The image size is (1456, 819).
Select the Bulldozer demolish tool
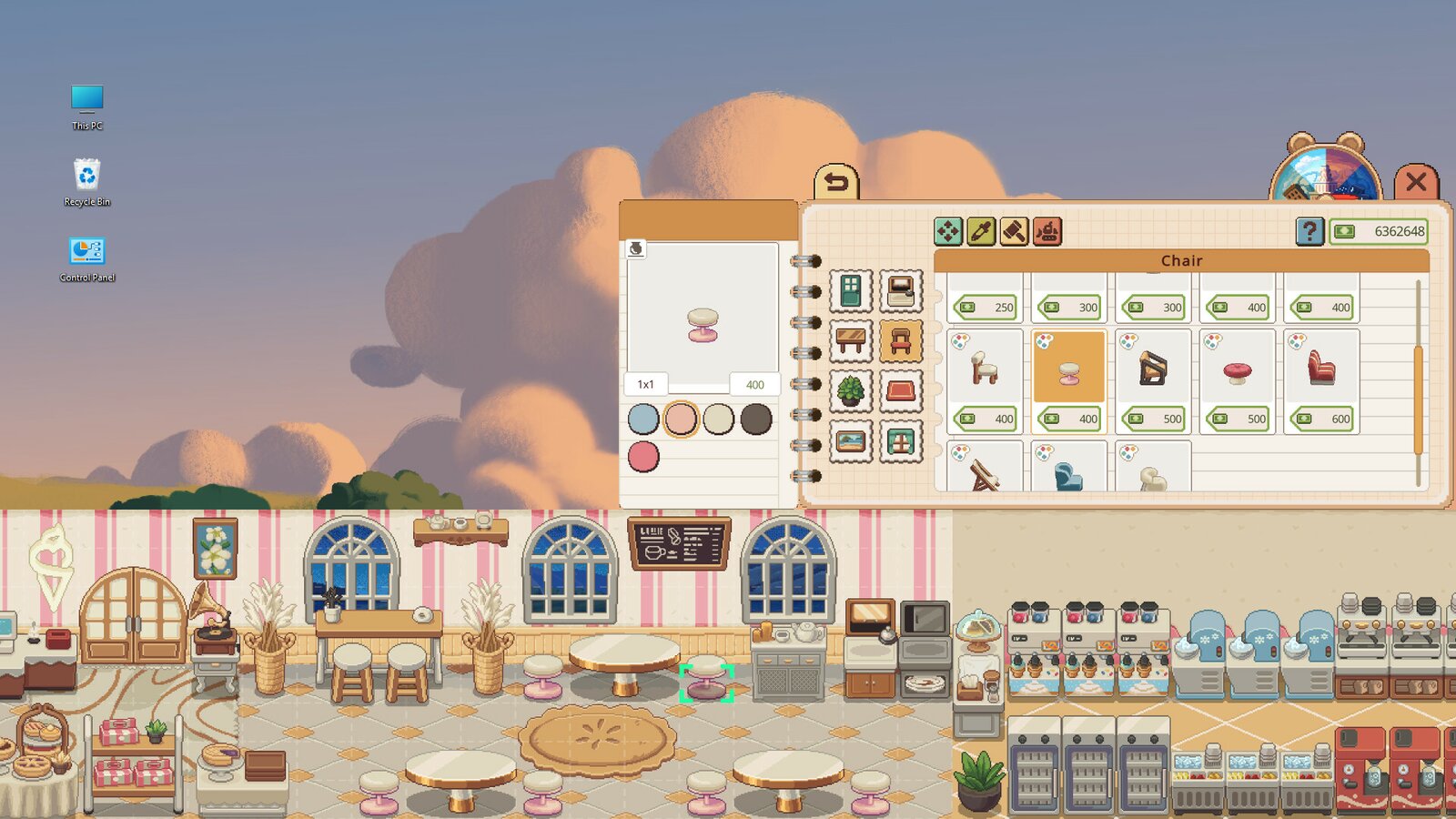pos(1046,232)
